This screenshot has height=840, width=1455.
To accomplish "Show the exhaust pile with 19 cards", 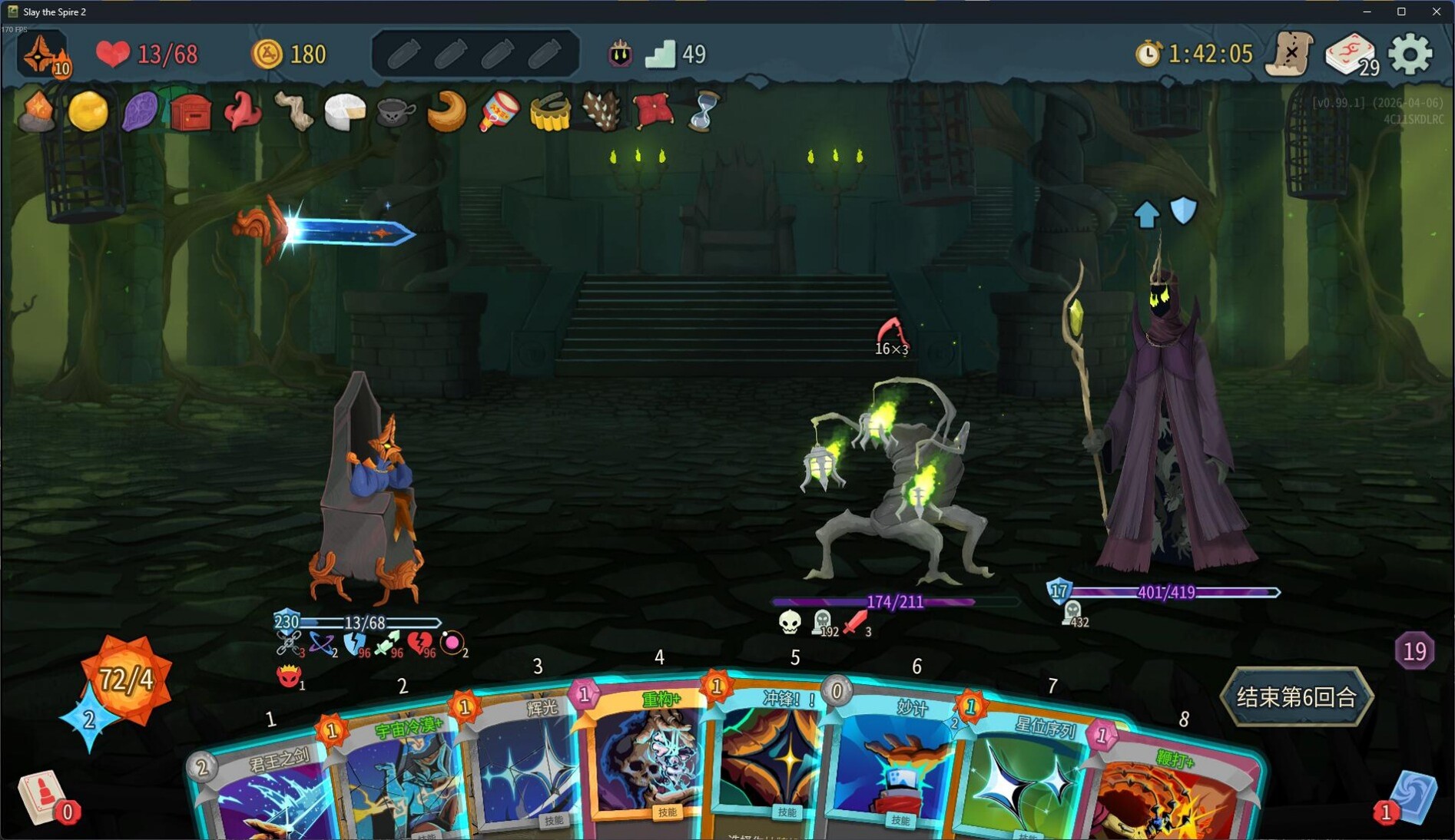I will tap(1414, 651).
